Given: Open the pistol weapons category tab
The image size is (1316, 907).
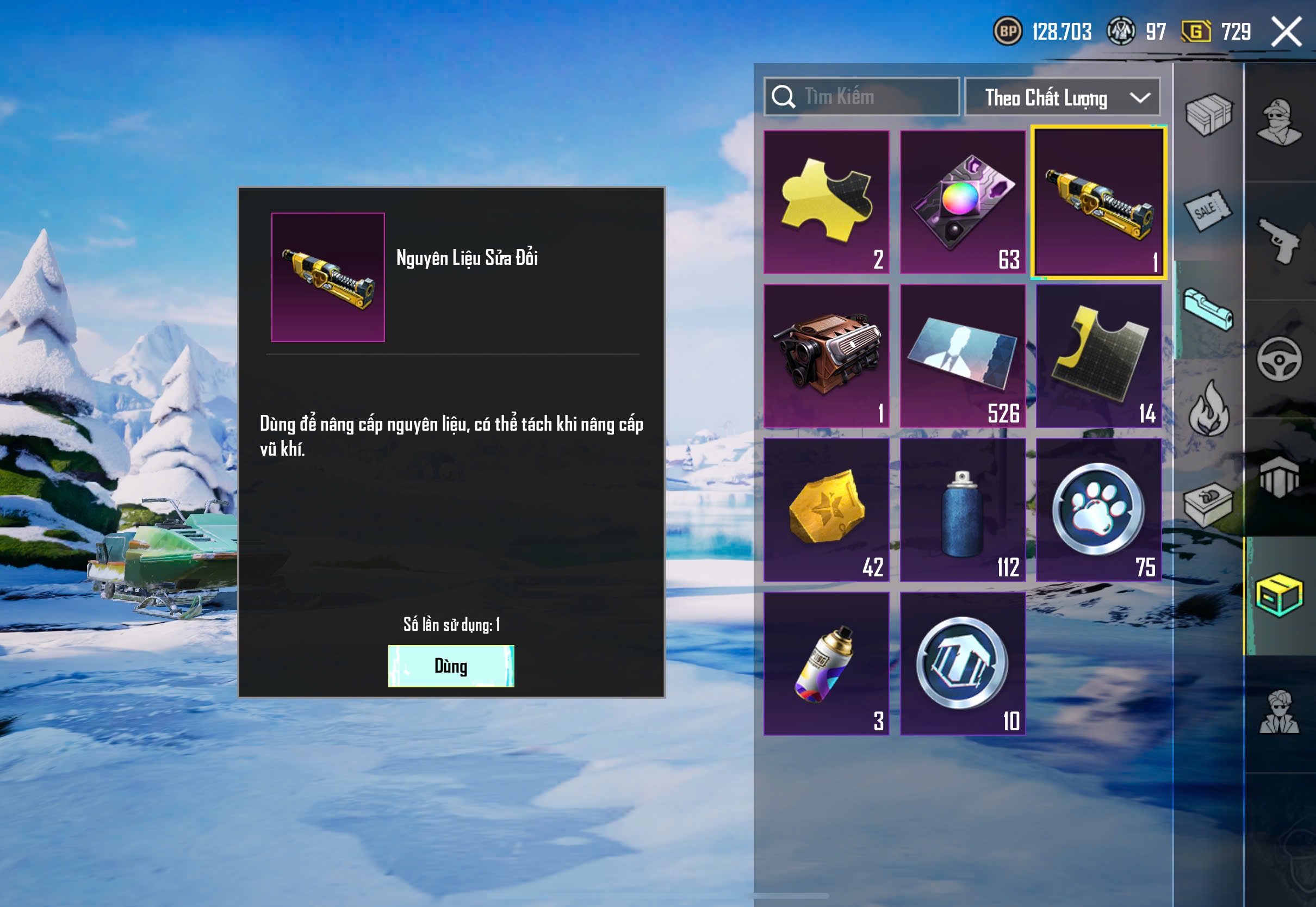Looking at the screenshot, I should [1278, 240].
